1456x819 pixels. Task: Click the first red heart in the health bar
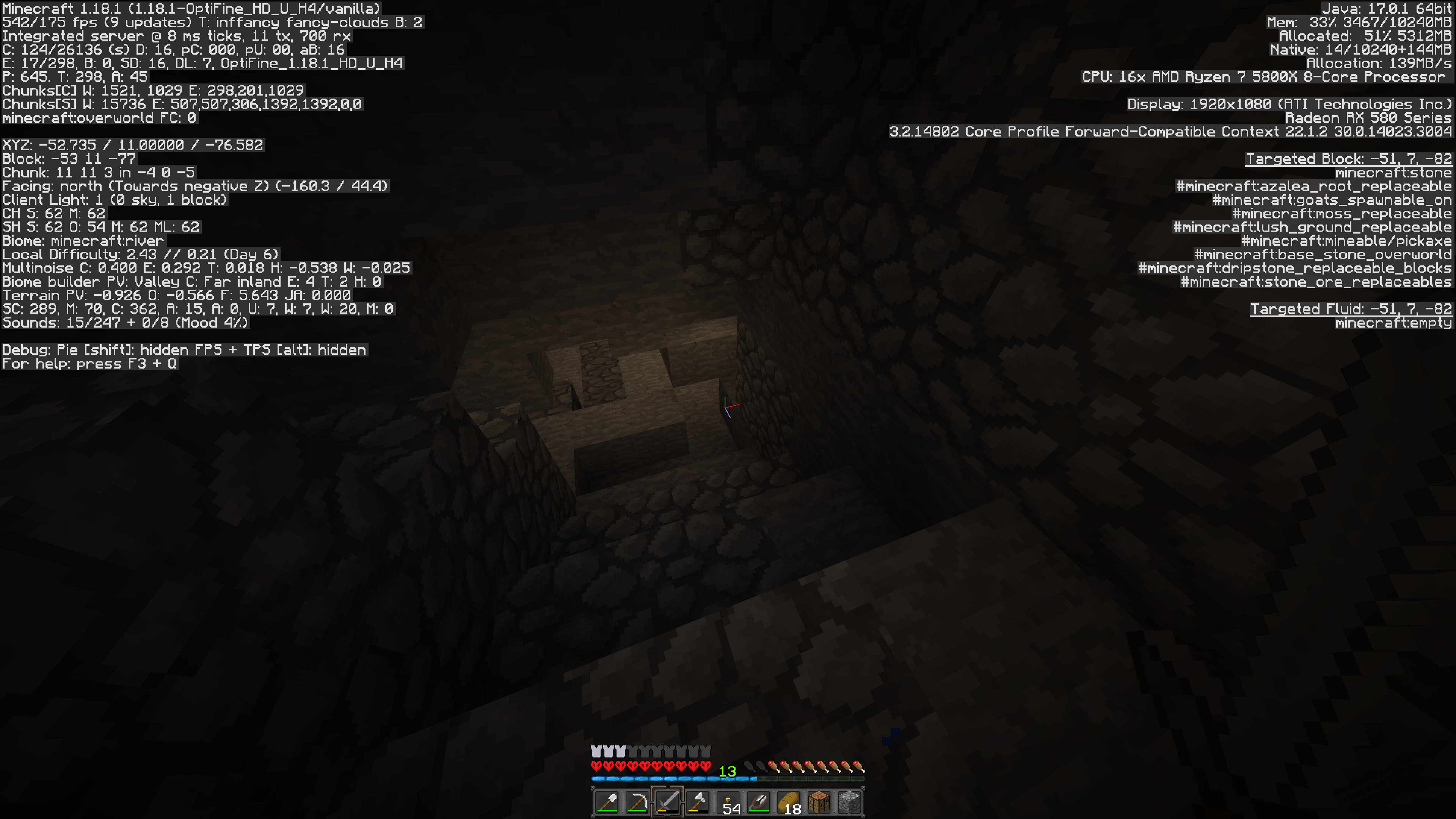click(596, 766)
